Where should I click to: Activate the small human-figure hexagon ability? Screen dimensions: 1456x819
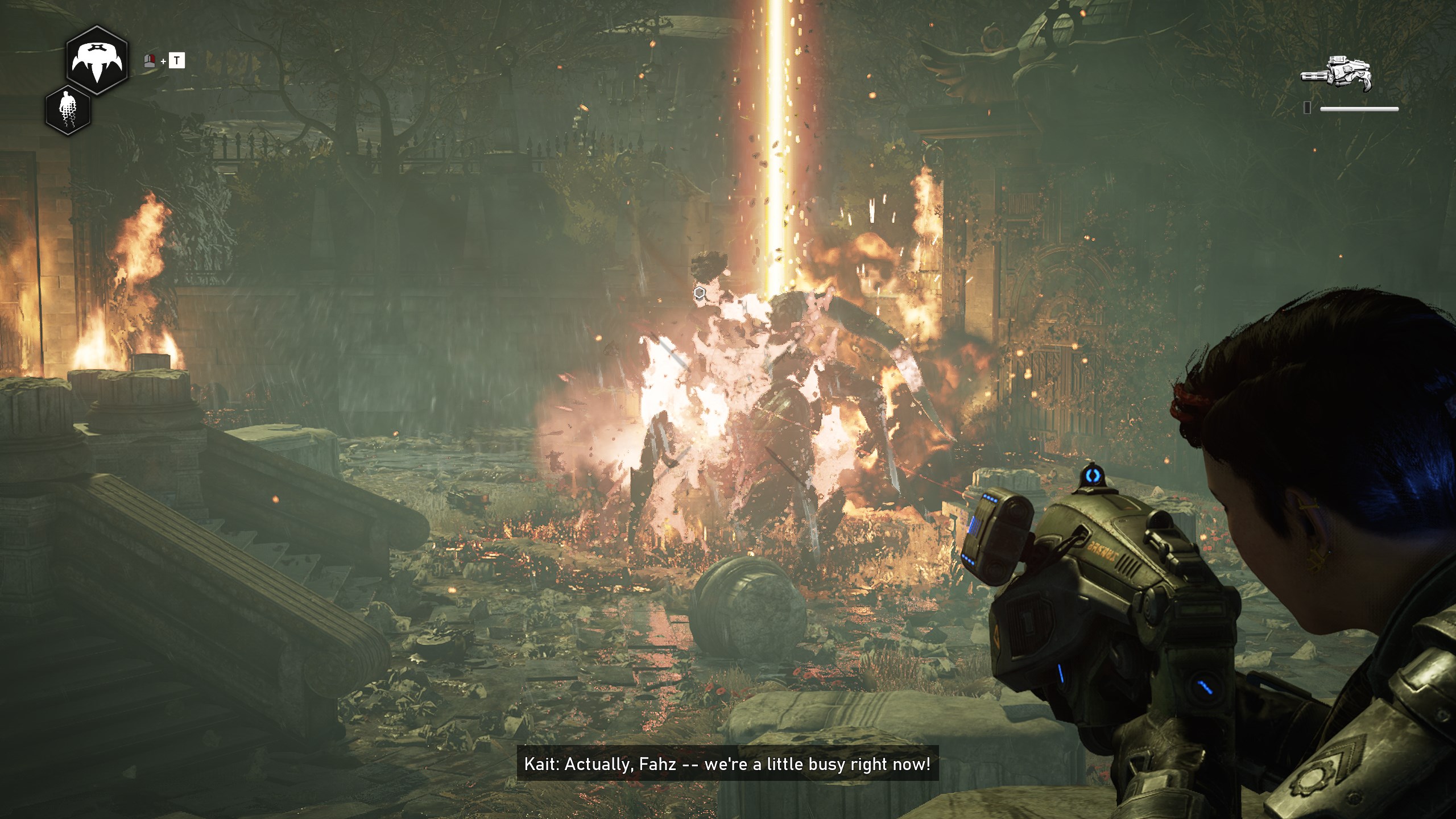tap(68, 110)
